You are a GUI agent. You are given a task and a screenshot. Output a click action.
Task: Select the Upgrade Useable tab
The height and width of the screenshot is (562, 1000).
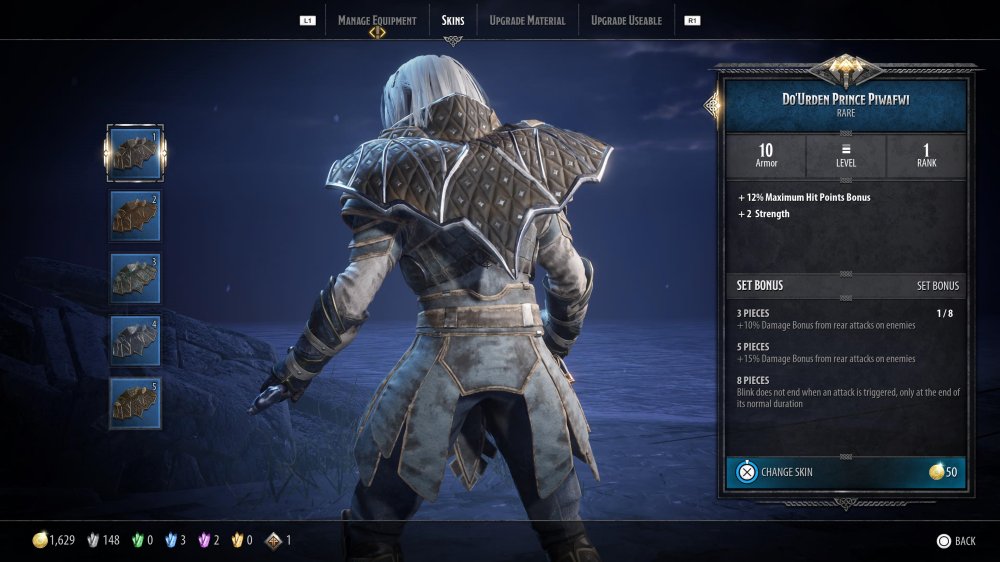coord(626,20)
